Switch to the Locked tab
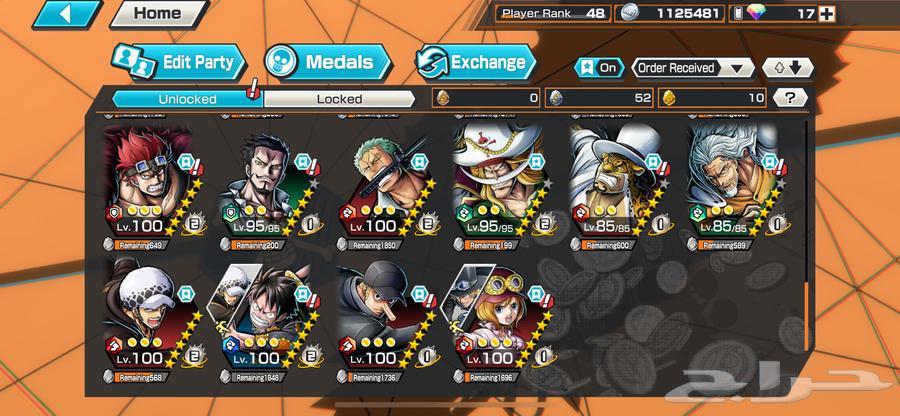The height and width of the screenshot is (416, 900). point(339,98)
